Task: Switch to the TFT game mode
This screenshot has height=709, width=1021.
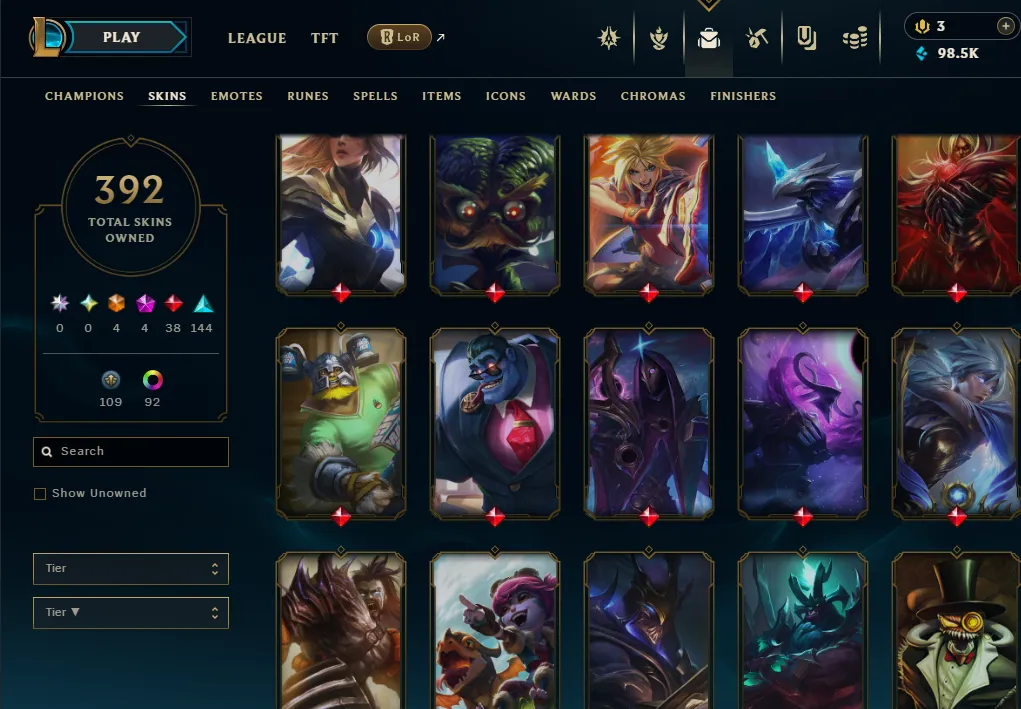Action: coord(324,38)
